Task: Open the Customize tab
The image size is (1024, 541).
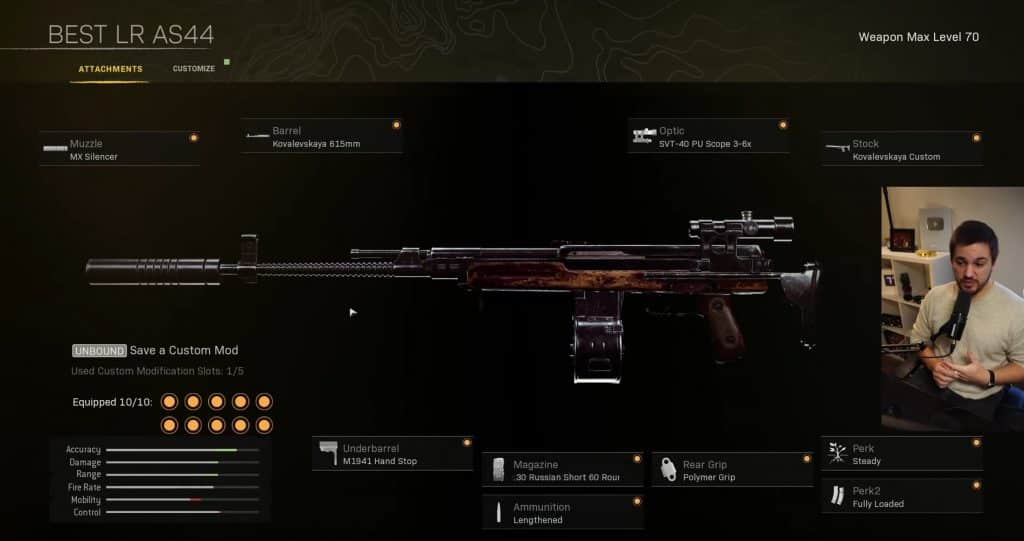Action: tap(193, 69)
